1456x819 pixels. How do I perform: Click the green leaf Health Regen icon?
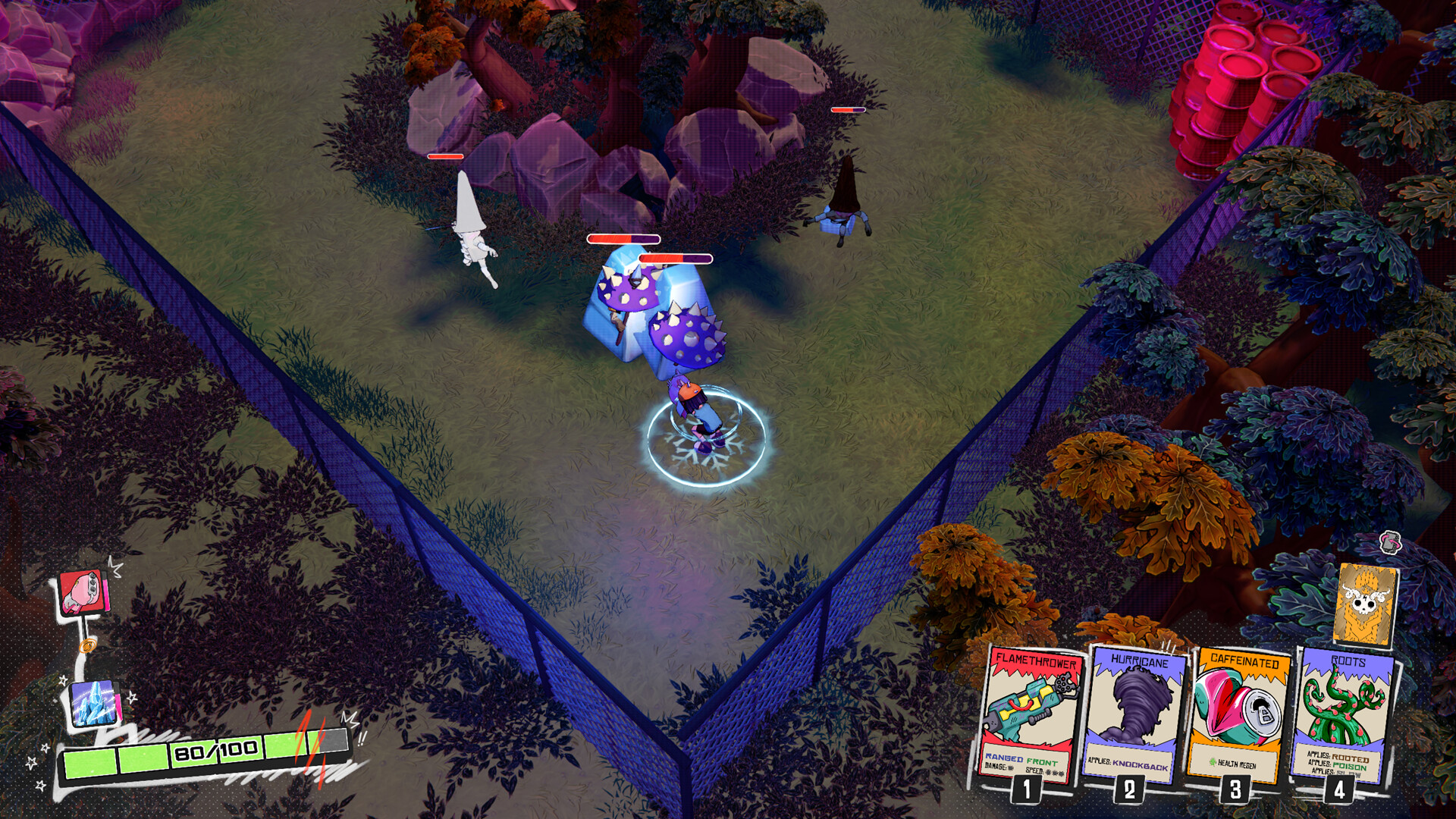coord(1213,762)
